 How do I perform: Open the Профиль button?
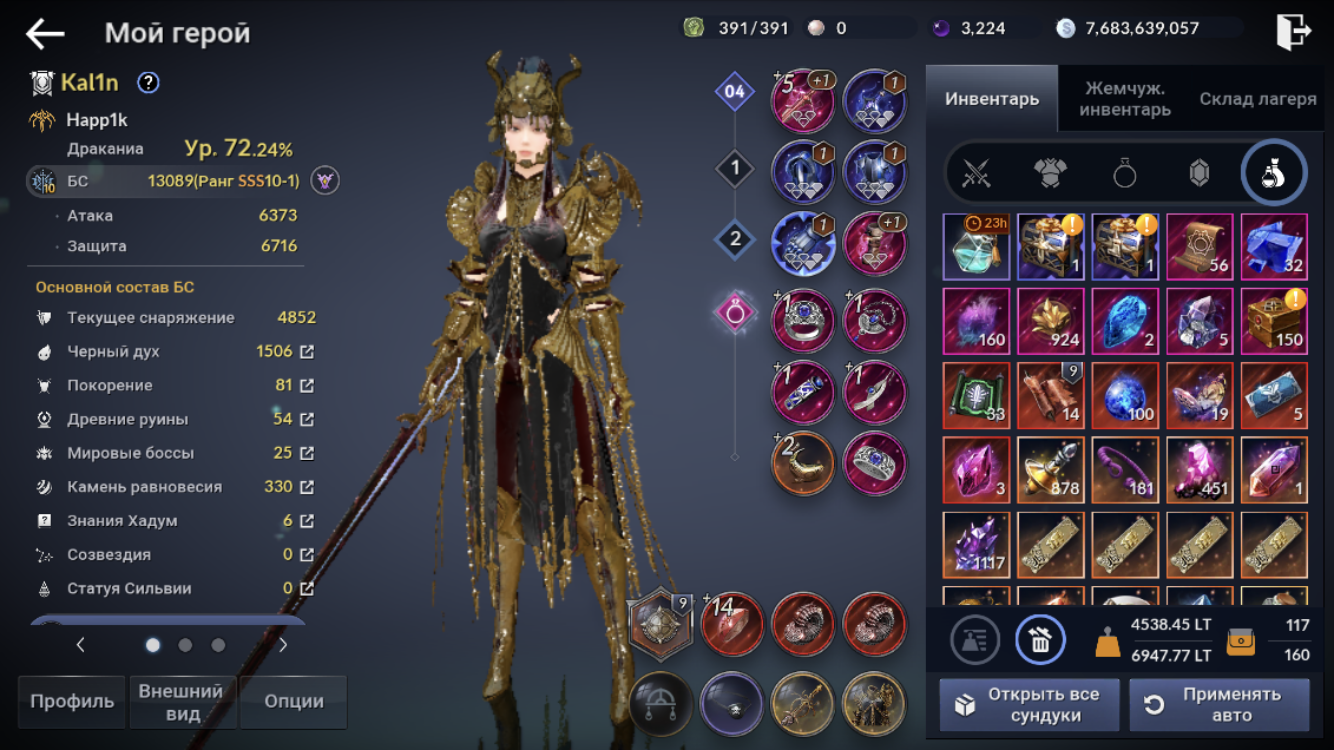pyautogui.click(x=71, y=701)
